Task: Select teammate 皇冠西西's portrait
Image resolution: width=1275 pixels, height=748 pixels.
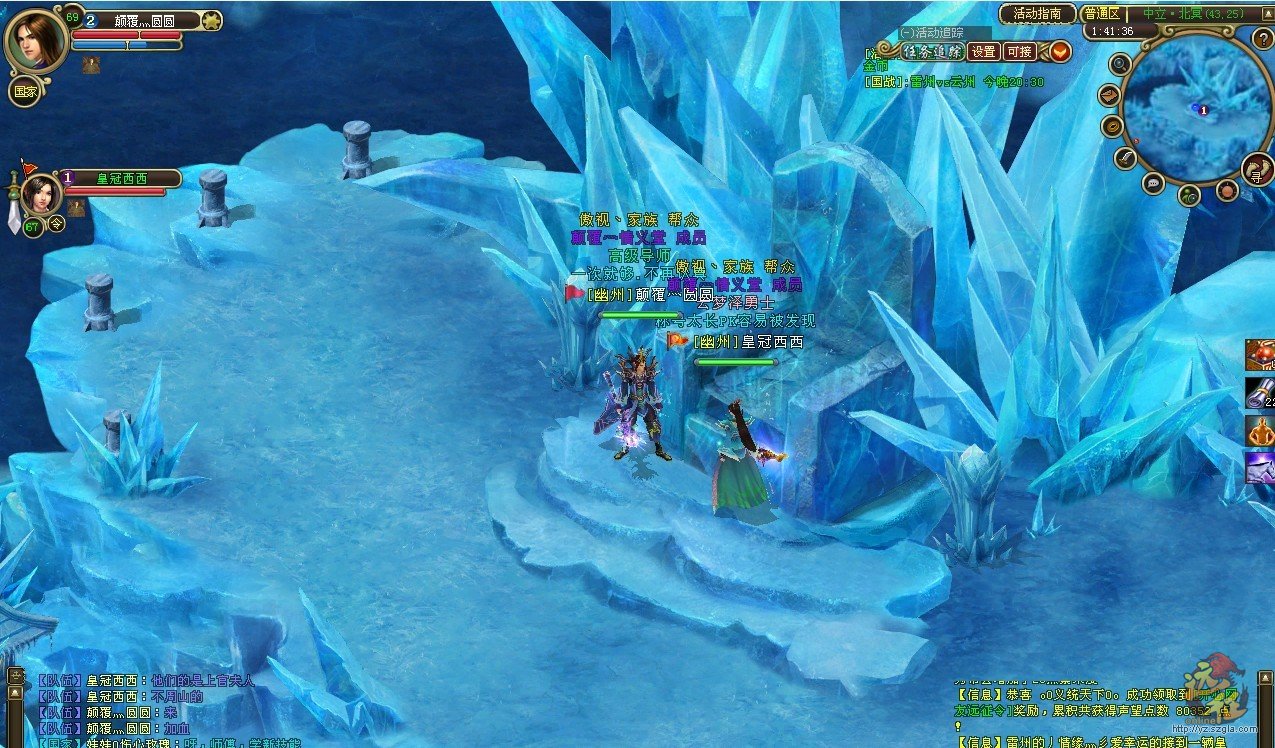Action: coord(42,193)
